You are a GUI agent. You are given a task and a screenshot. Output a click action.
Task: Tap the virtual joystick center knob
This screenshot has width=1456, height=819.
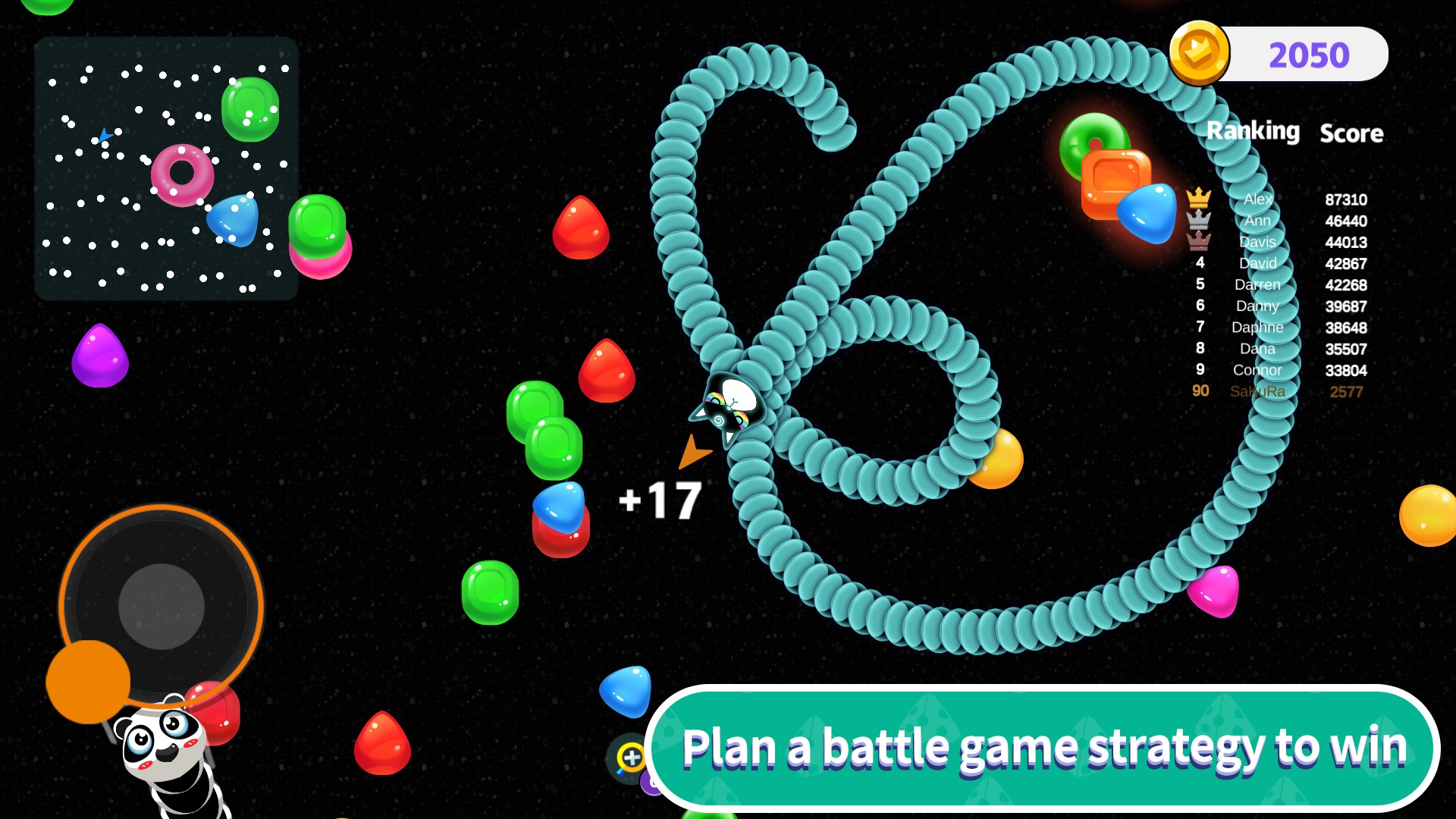[x=162, y=606]
